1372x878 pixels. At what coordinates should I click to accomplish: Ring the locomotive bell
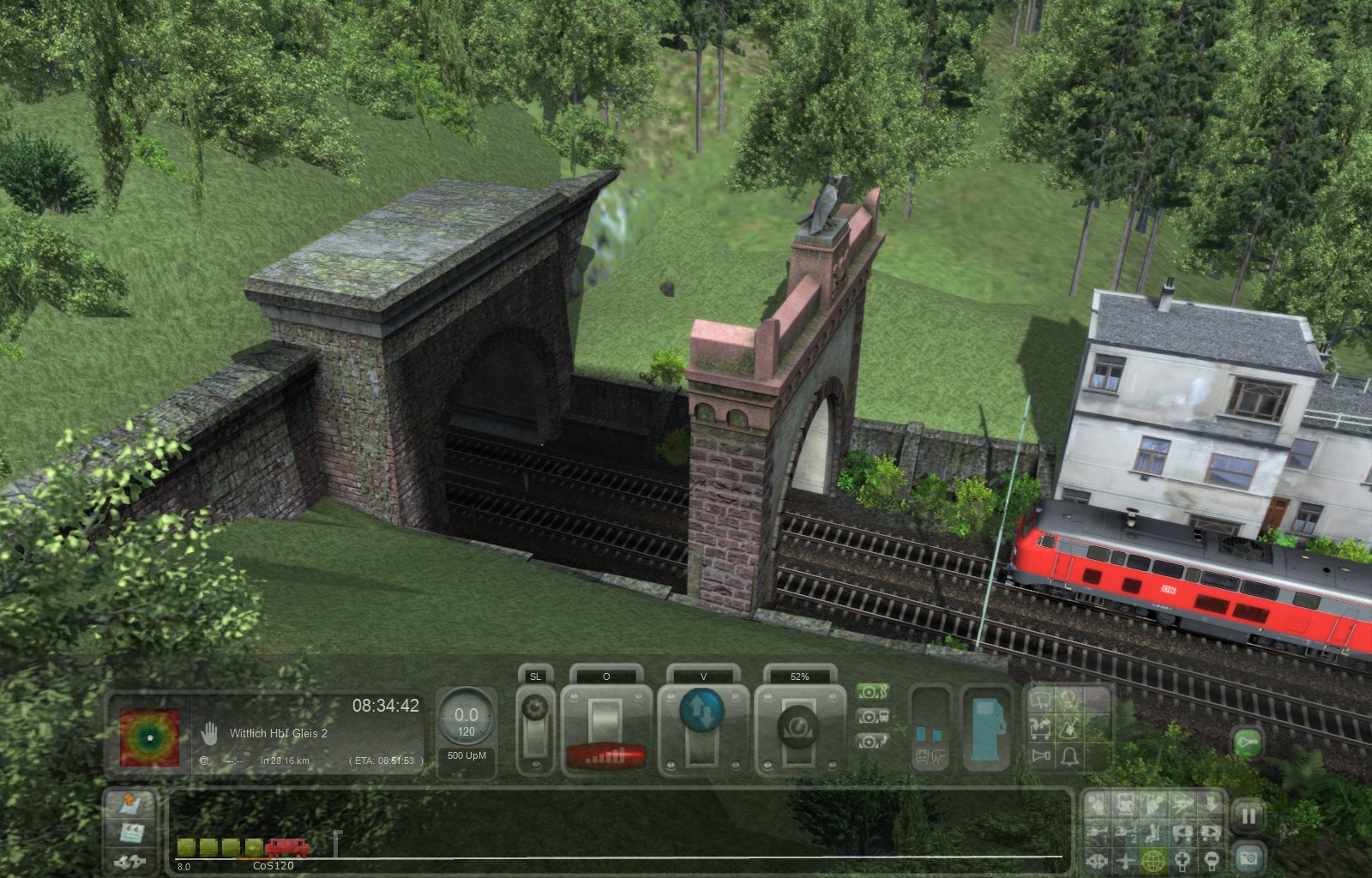click(1069, 755)
